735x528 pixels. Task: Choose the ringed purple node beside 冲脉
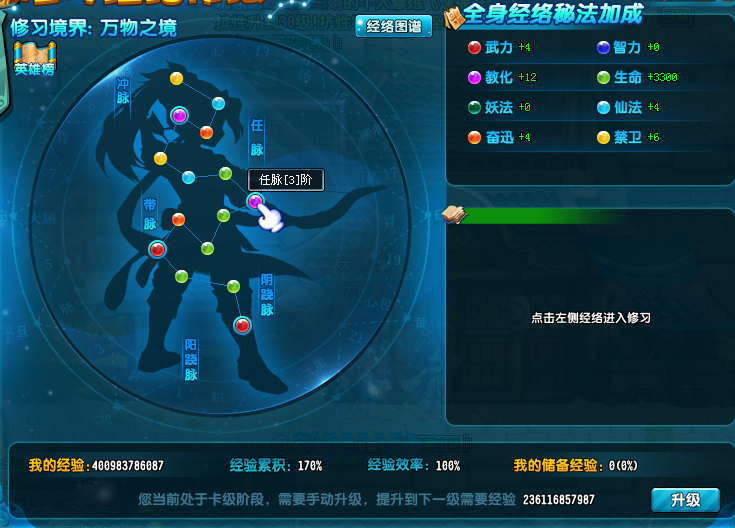click(x=179, y=115)
